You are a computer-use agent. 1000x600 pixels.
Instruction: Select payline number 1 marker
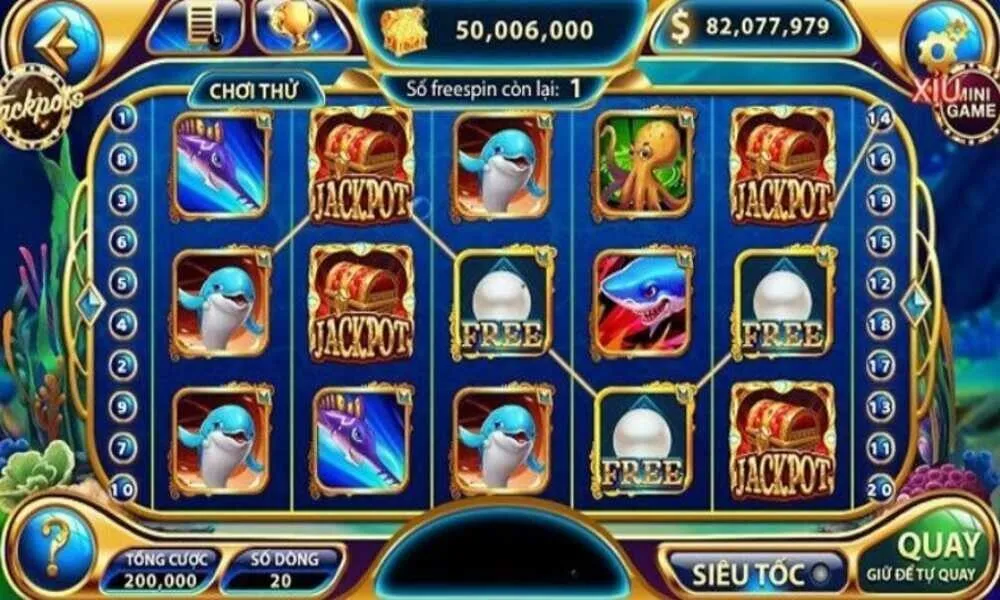[123, 118]
